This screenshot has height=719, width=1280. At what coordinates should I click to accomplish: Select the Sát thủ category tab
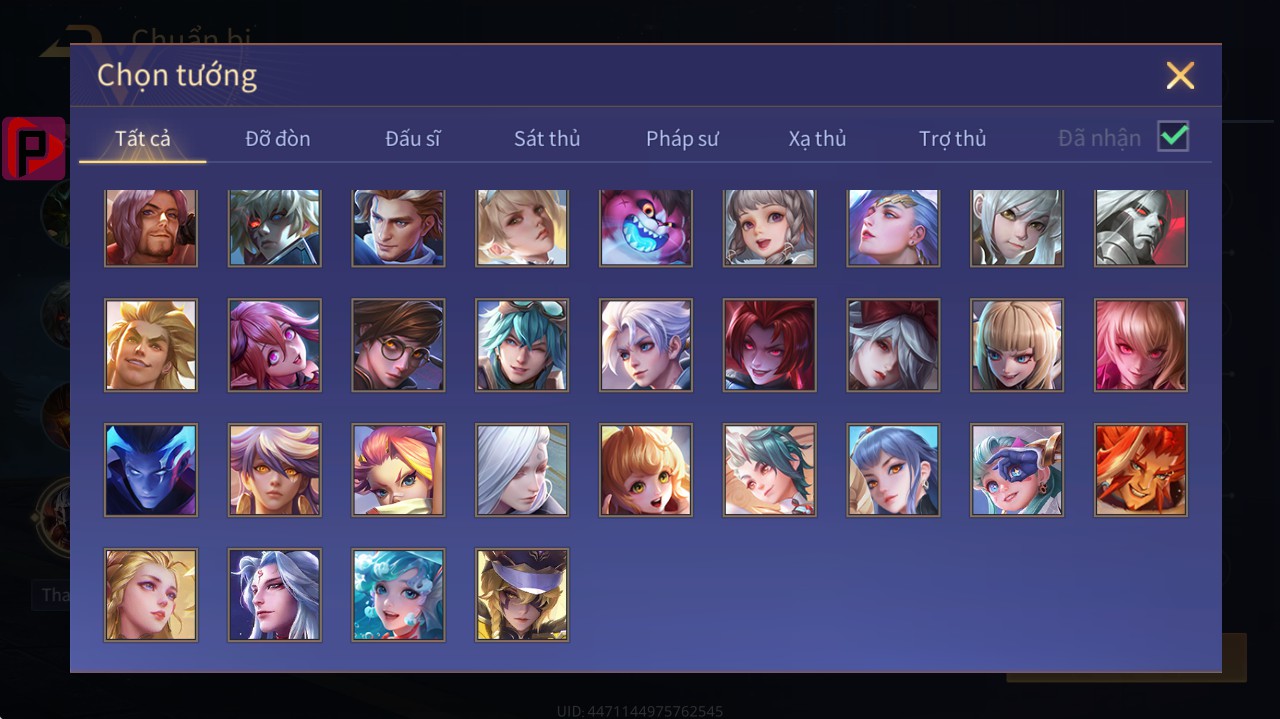tap(547, 138)
